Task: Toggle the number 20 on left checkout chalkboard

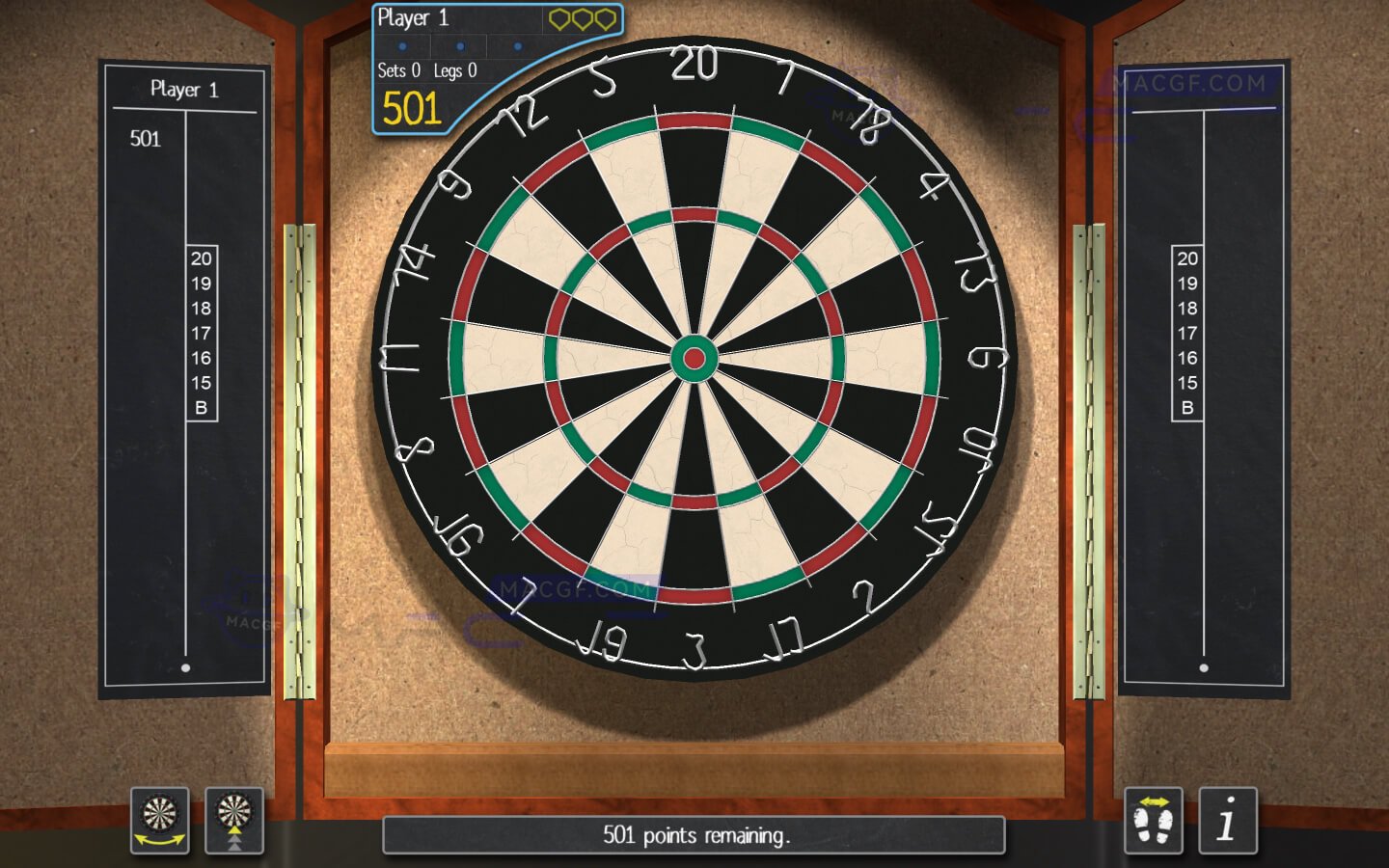Action: (201, 258)
